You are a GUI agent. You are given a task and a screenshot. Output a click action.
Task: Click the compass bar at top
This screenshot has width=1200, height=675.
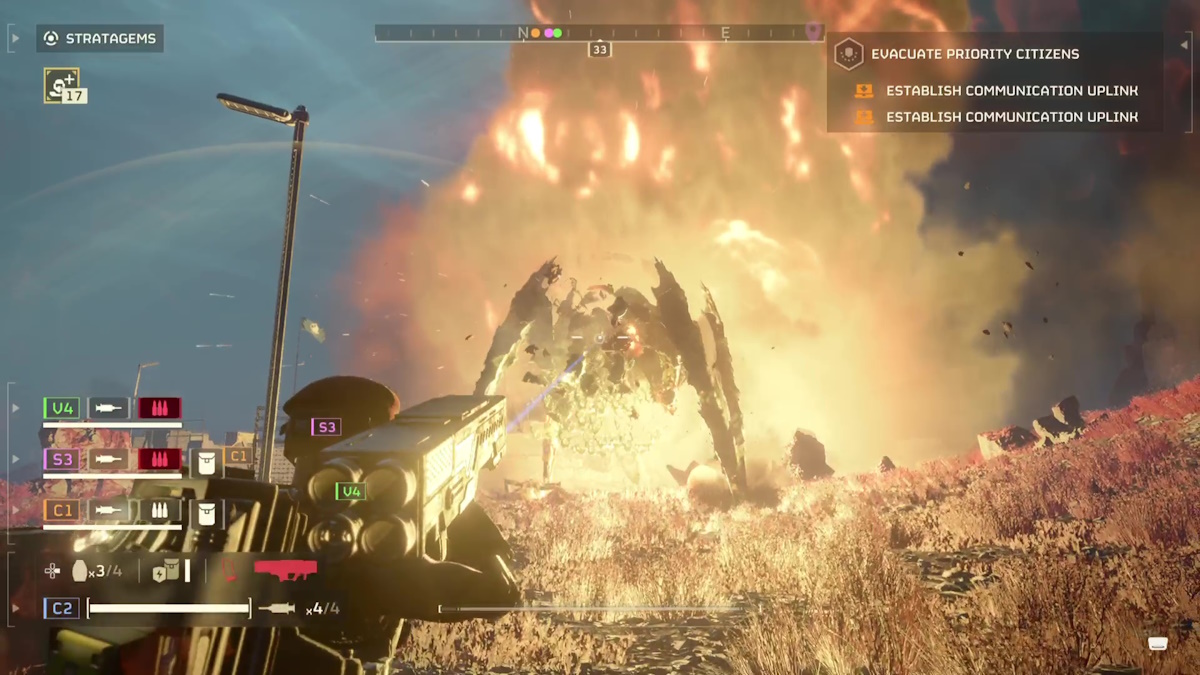pyautogui.click(x=598, y=33)
